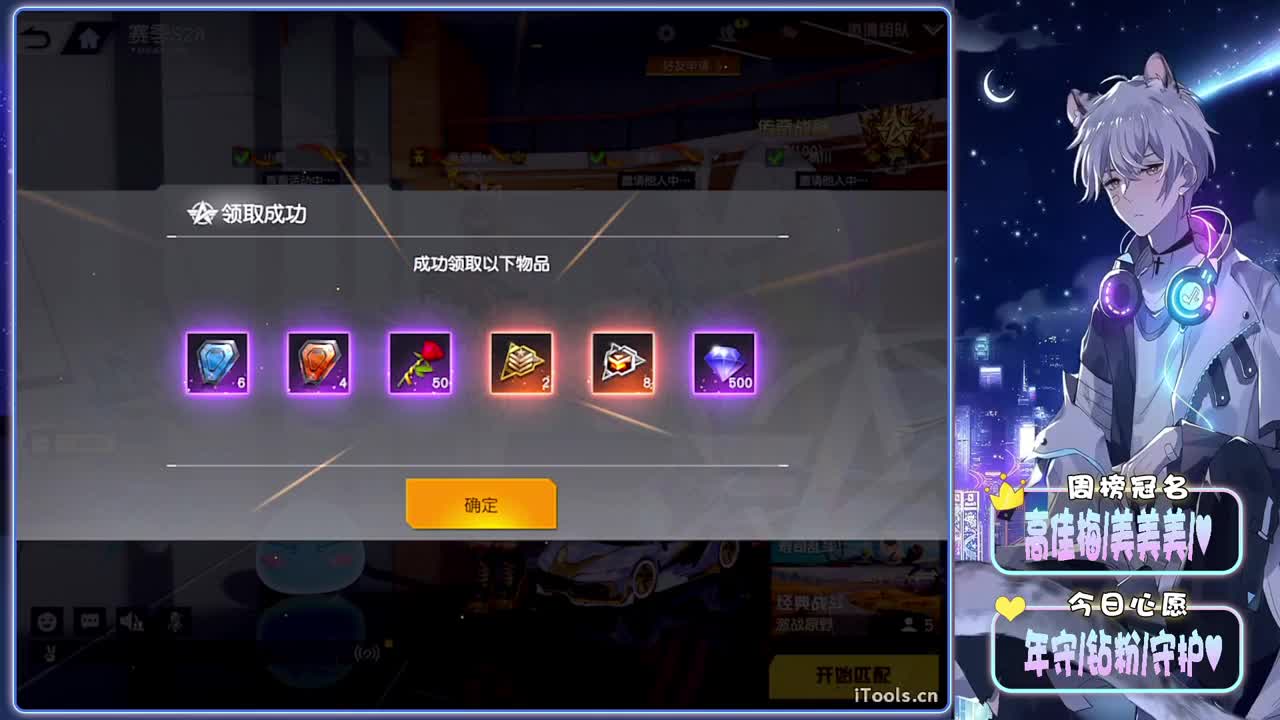Click the diamond x500 reward item

click(x=722, y=363)
